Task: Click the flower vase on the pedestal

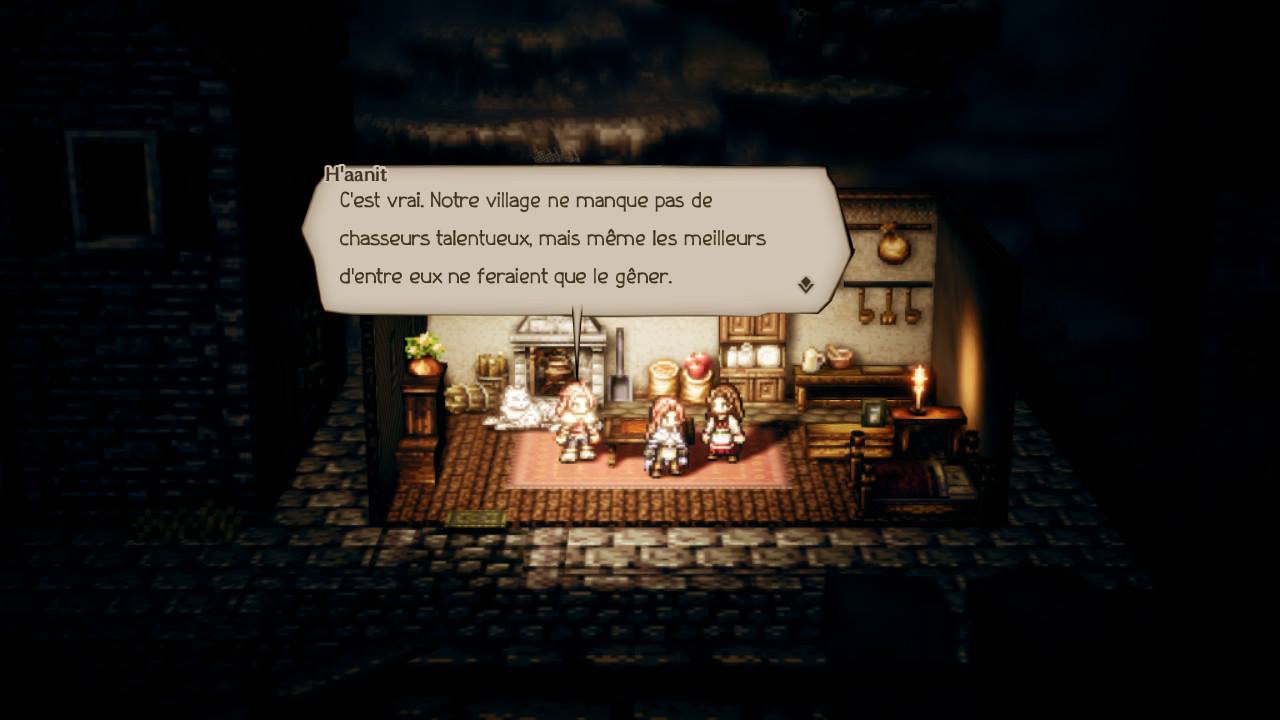Action: point(425,350)
